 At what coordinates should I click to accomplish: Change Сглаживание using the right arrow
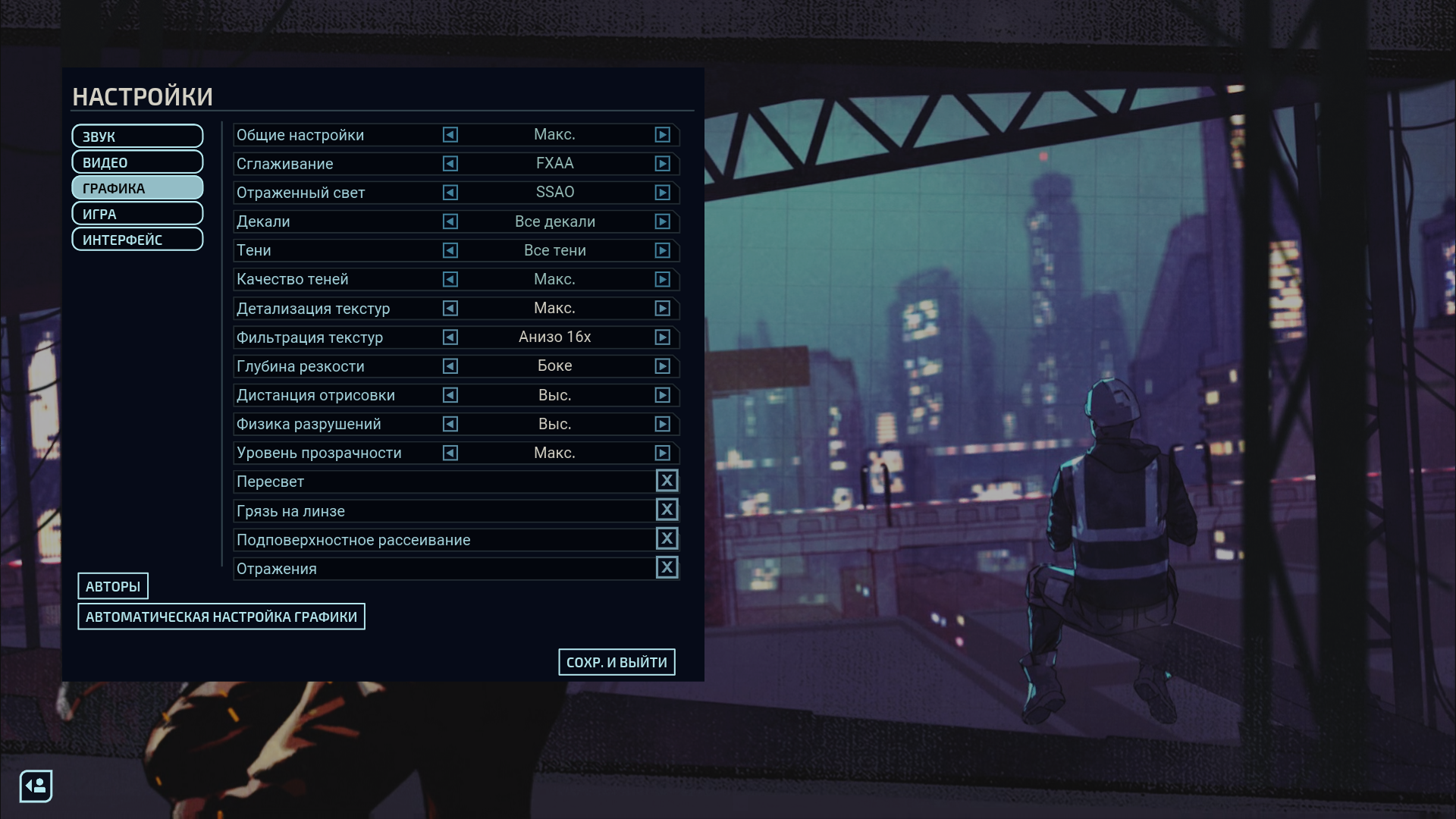(663, 164)
